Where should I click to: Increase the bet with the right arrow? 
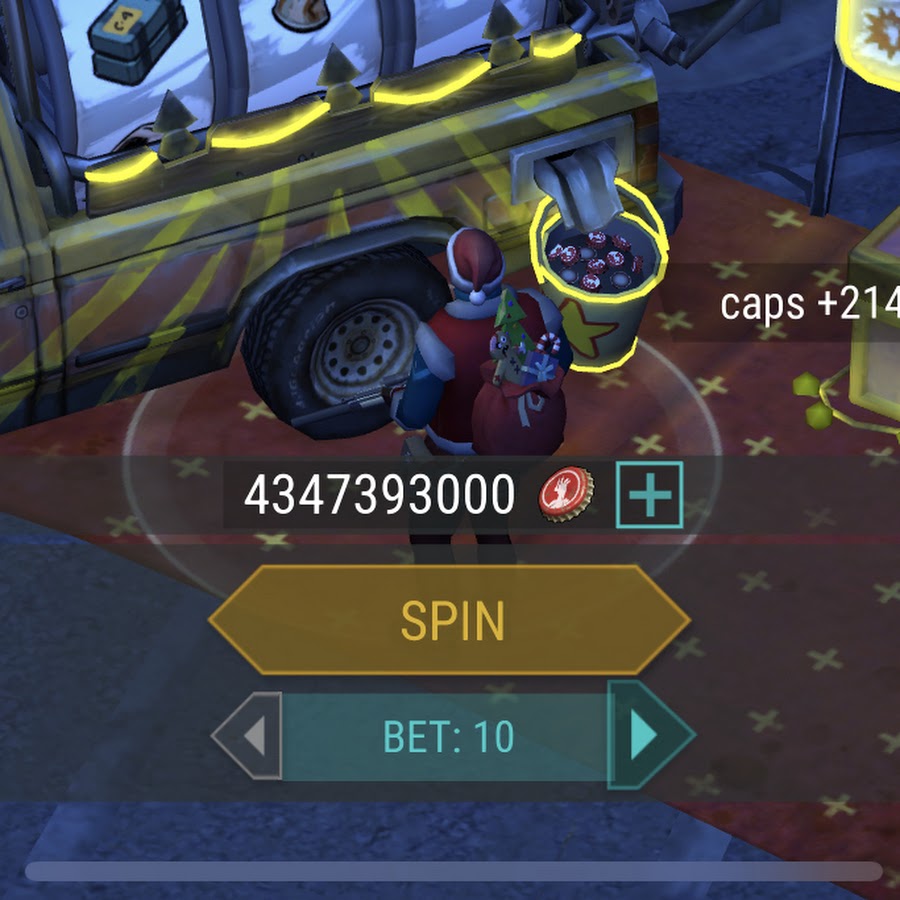(647, 737)
